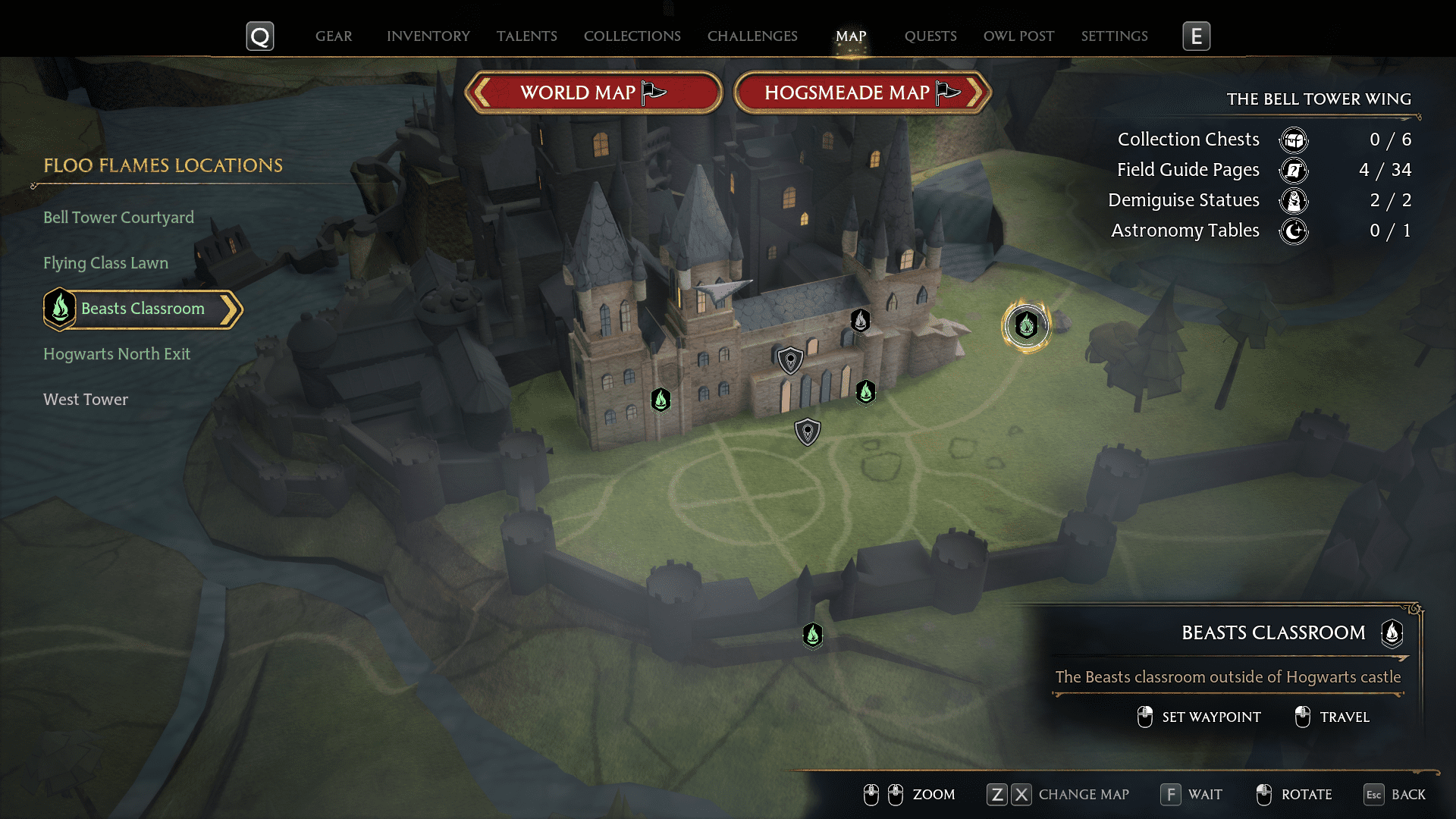The image size is (1456, 819).
Task: Click the Beasts Classroom flame icon in info panel
Action: [x=1392, y=635]
